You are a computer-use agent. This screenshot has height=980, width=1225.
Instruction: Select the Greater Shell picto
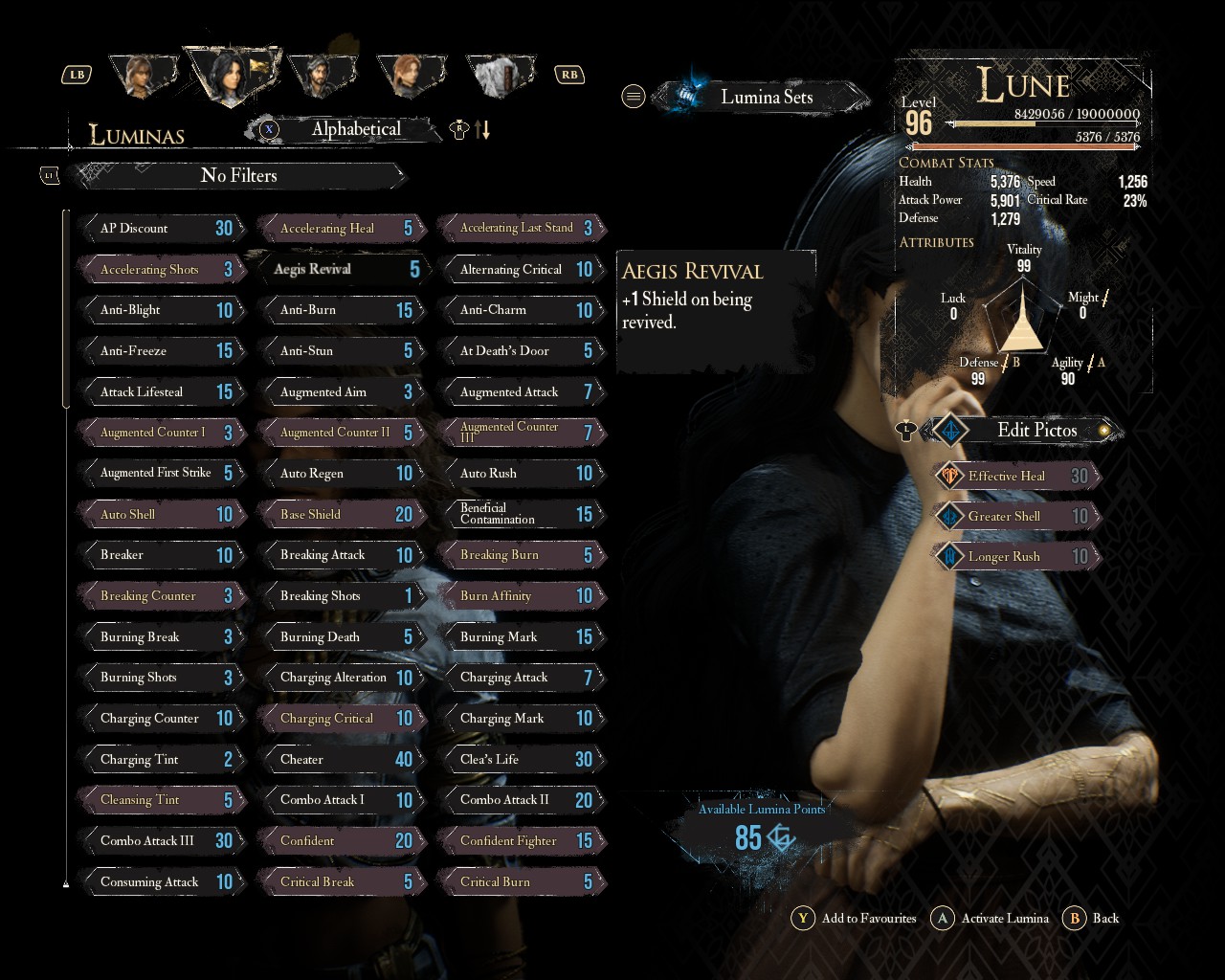click(1016, 517)
